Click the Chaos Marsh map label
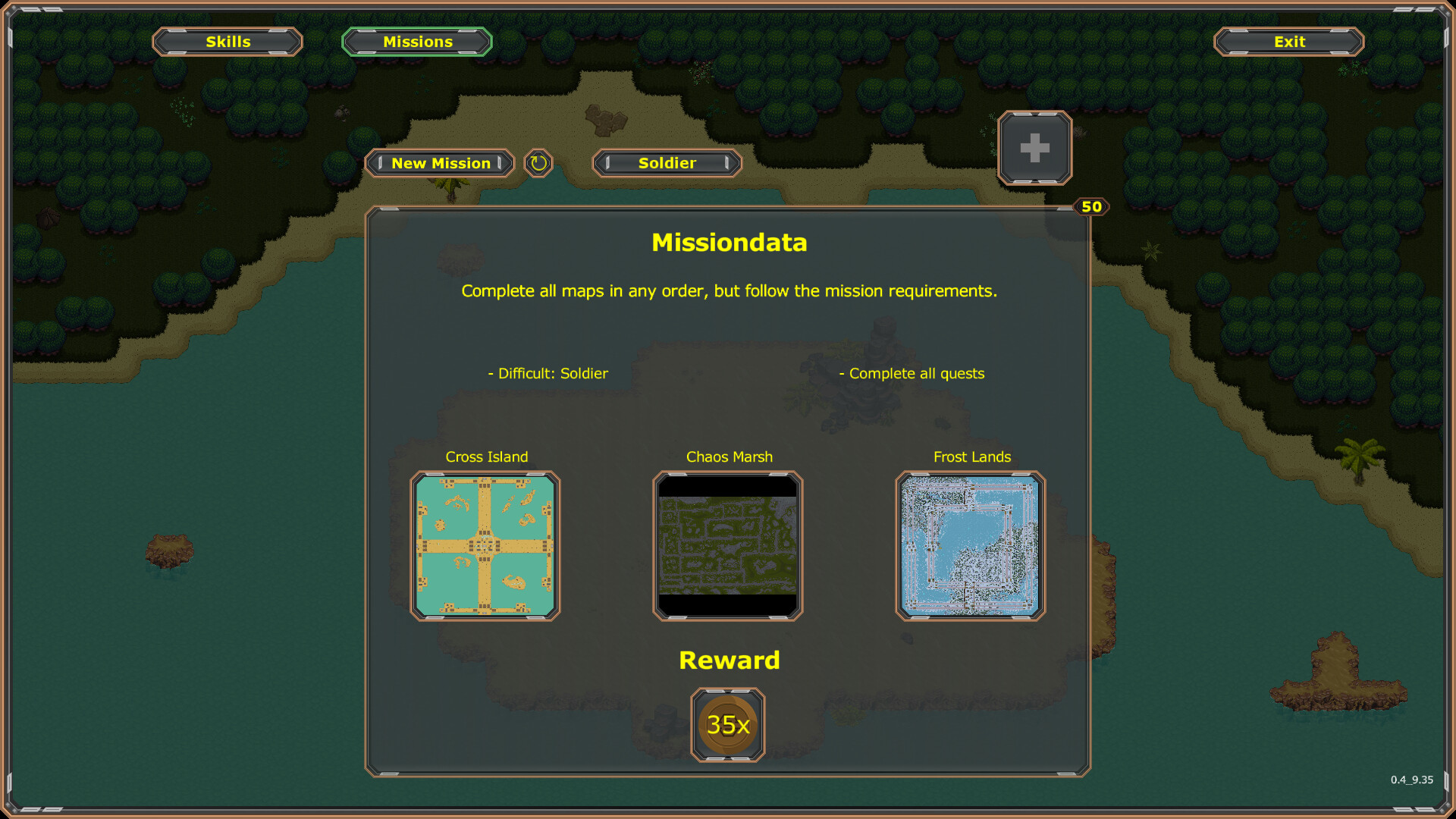 coord(728,457)
